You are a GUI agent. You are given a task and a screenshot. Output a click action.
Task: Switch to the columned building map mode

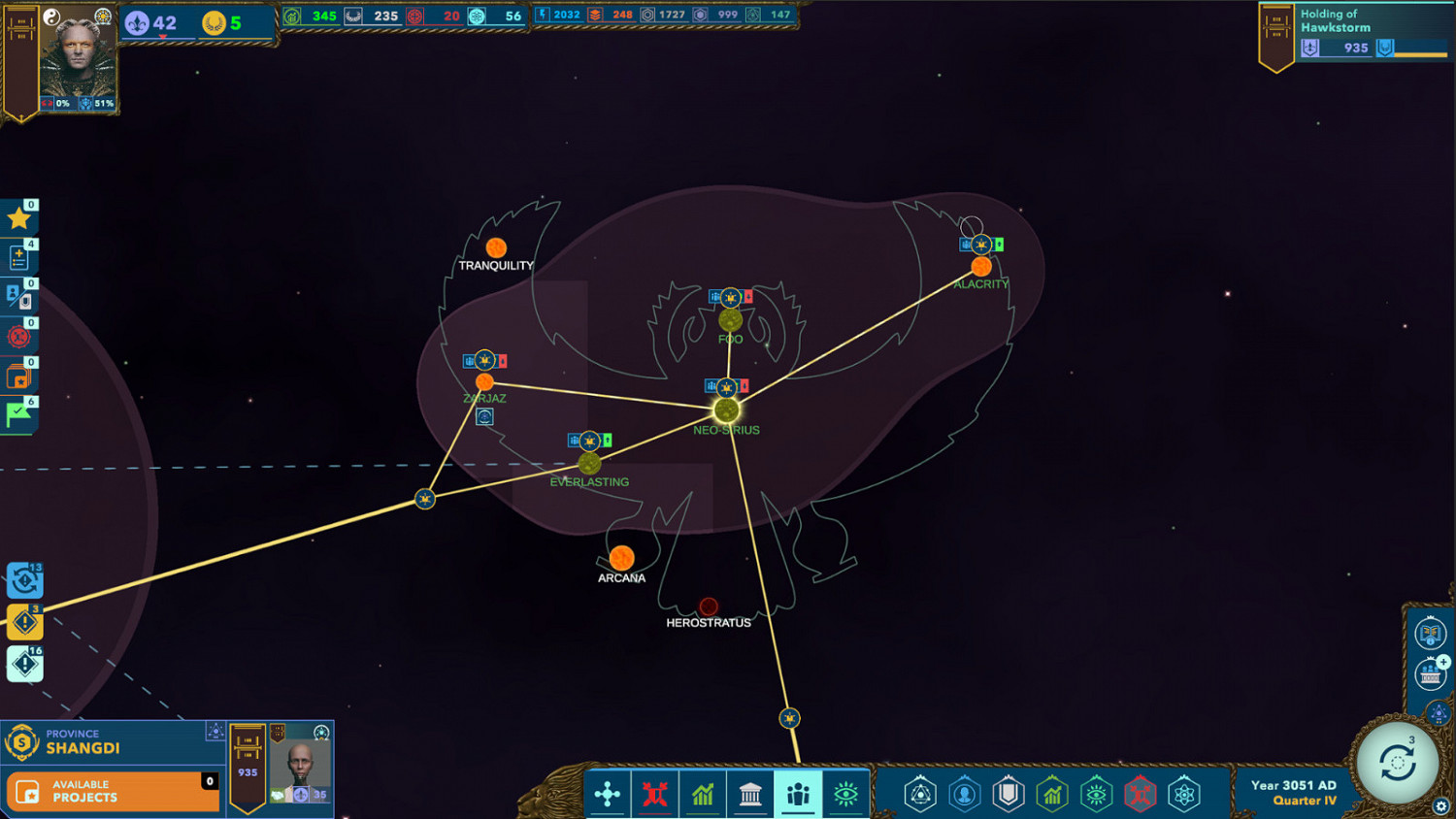click(x=750, y=795)
